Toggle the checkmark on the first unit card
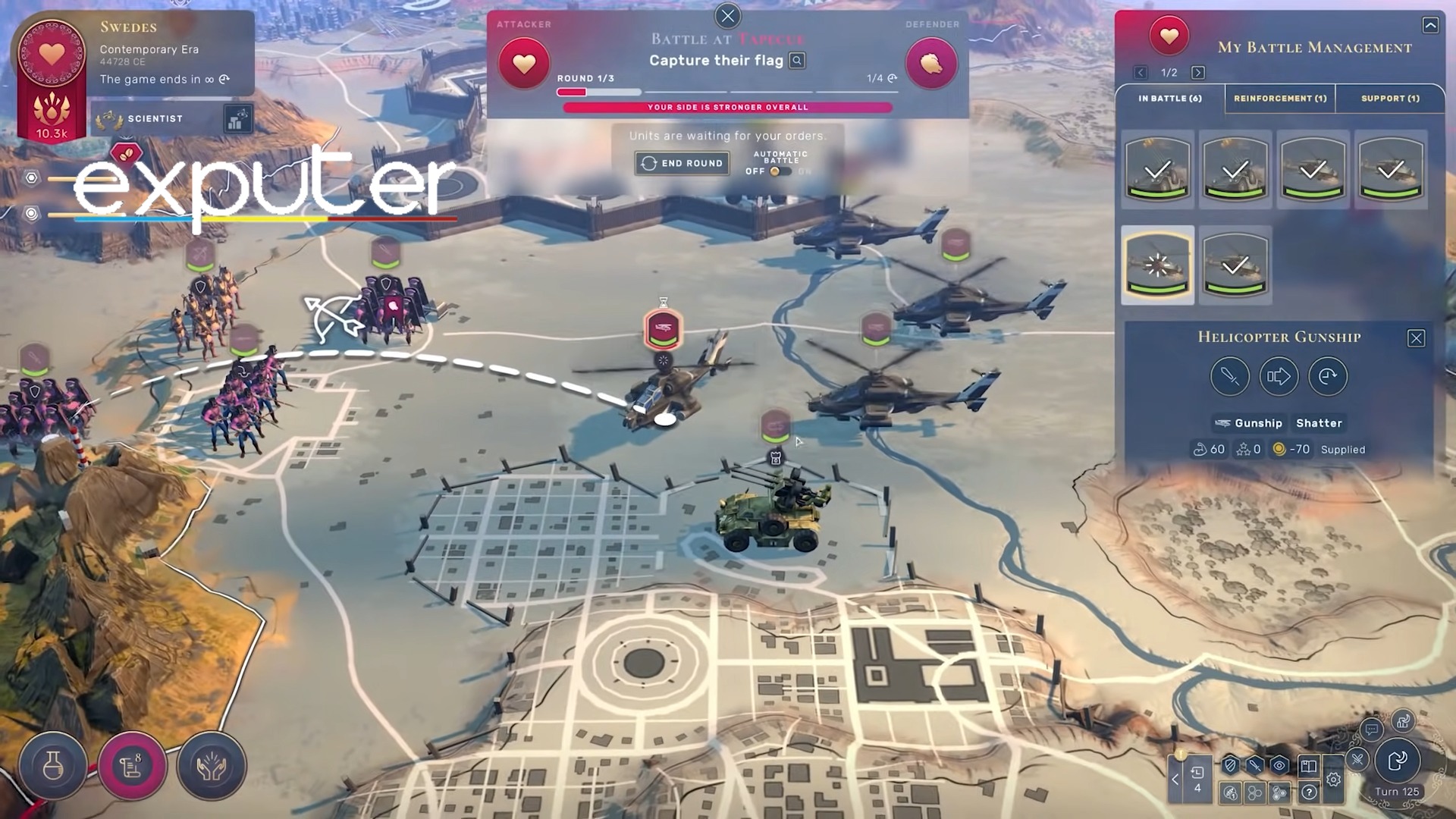This screenshot has height=819, width=1456. pyautogui.click(x=1157, y=168)
